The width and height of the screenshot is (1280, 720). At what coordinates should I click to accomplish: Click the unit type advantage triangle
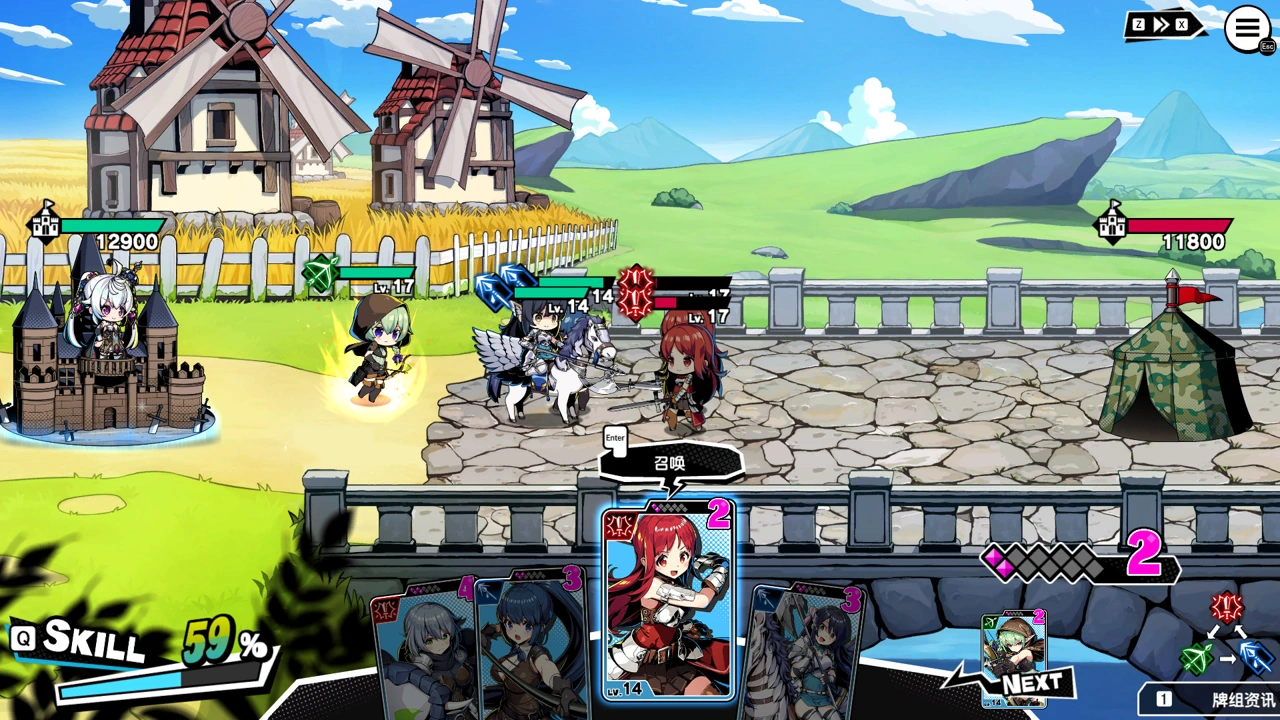click(x=1227, y=637)
